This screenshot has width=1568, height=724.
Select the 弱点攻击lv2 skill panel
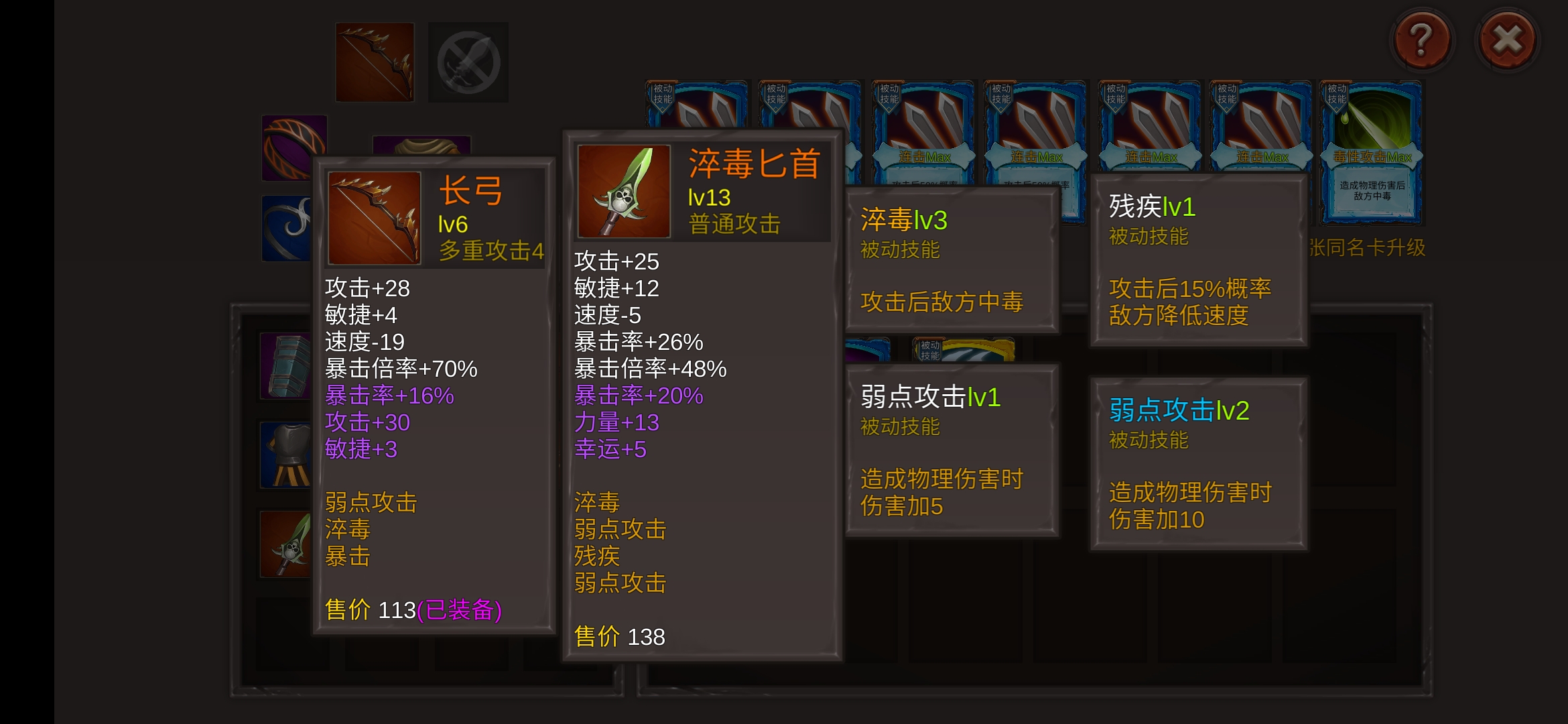pos(1198,463)
